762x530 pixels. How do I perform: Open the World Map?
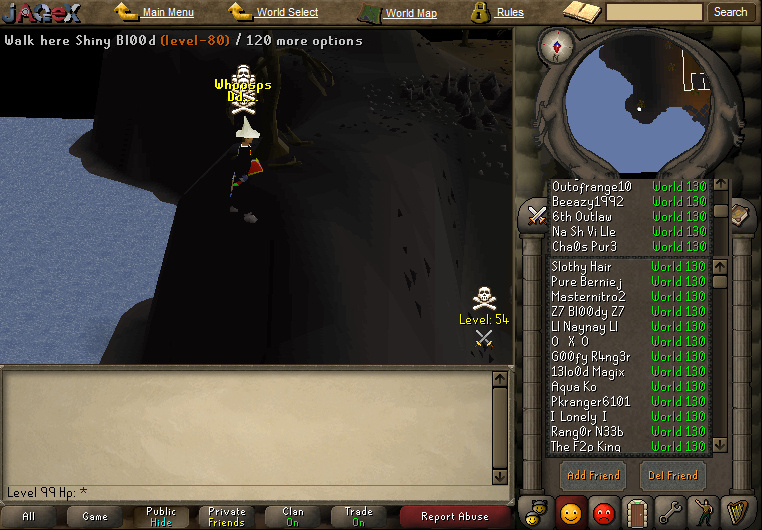tap(410, 14)
